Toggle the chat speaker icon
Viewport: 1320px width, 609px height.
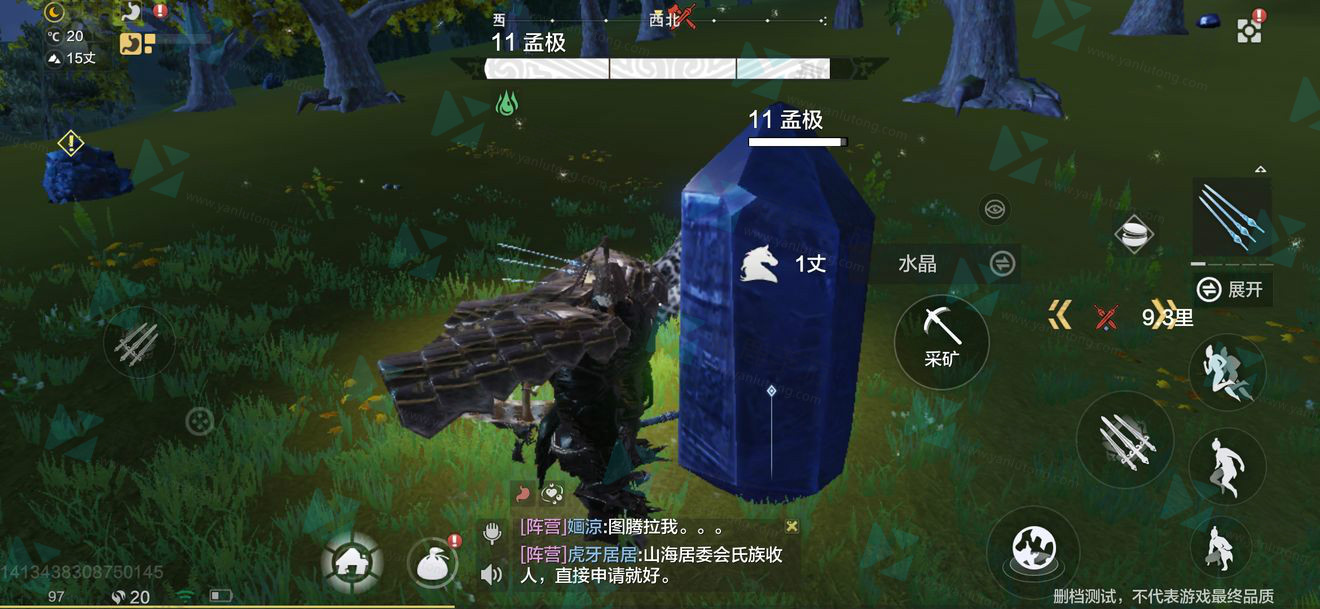tap(491, 574)
